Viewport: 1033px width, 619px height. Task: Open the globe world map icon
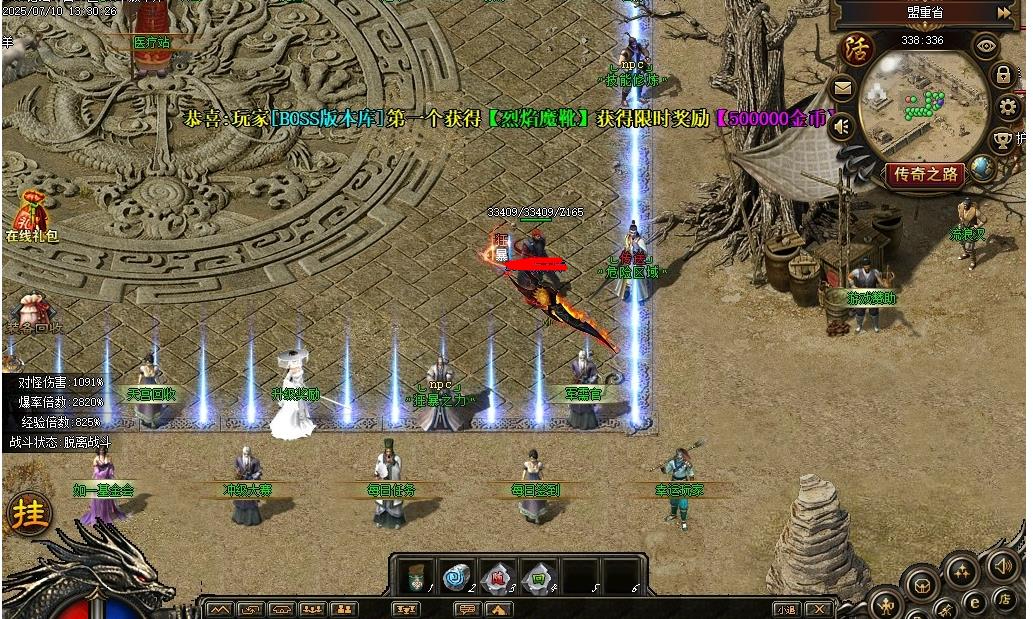coord(983,169)
